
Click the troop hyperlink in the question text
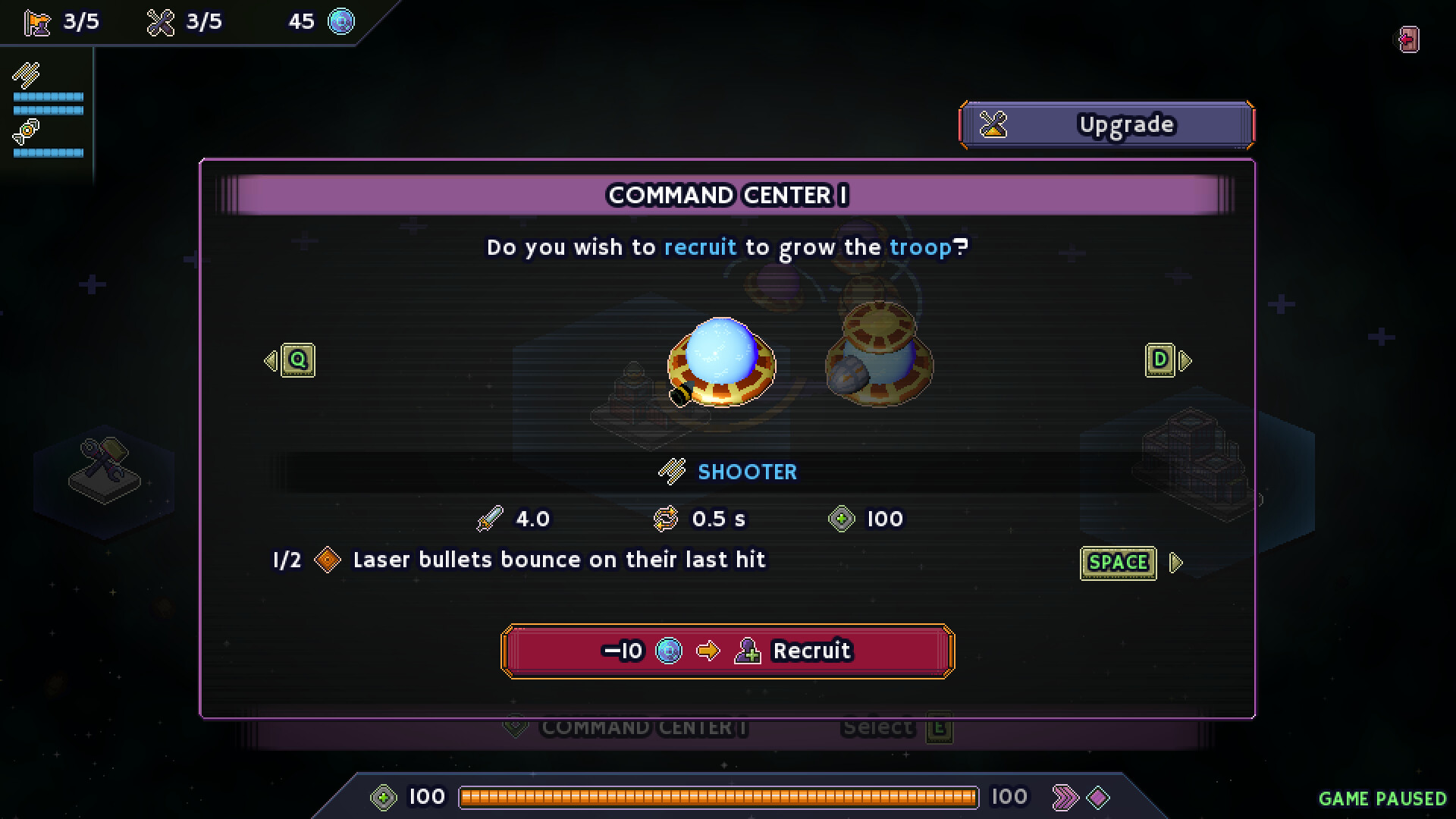point(921,246)
